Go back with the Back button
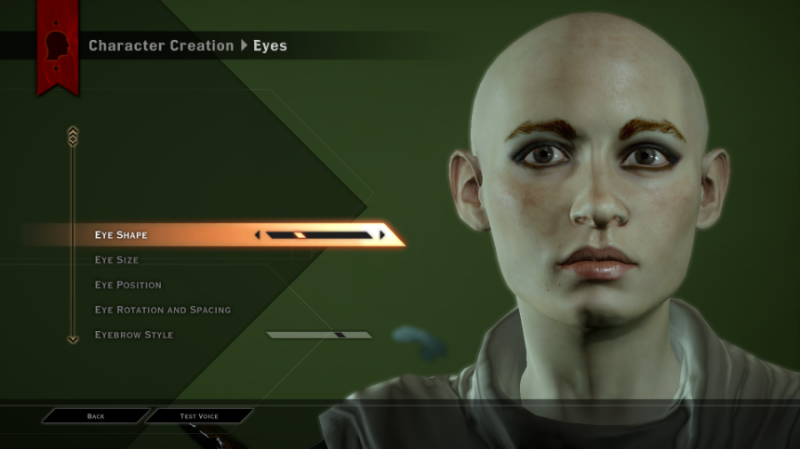The height and width of the screenshot is (449, 800). coord(96,415)
